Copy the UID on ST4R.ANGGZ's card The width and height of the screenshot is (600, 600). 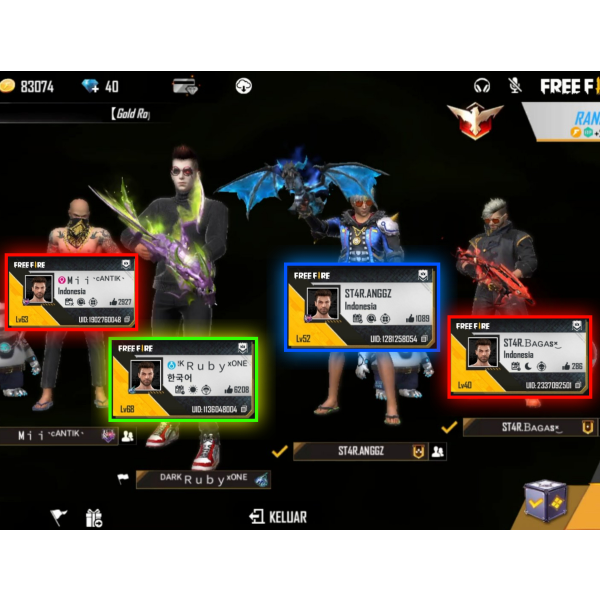coord(424,339)
